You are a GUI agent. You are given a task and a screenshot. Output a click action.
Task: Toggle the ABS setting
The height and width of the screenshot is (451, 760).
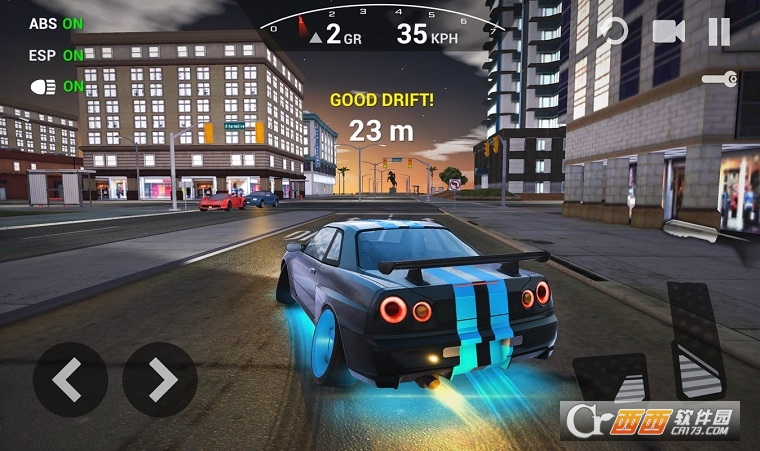click(56, 23)
